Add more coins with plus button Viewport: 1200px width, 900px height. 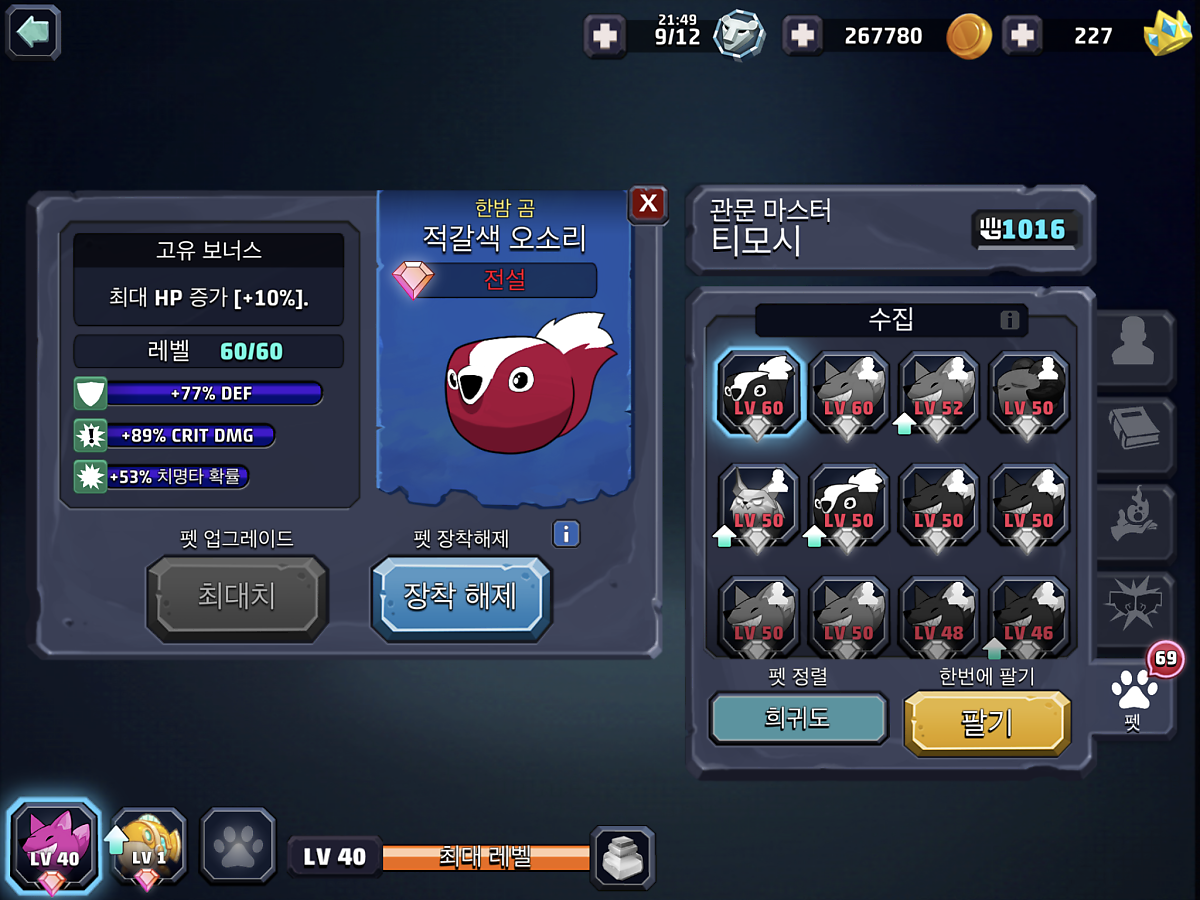tap(803, 36)
